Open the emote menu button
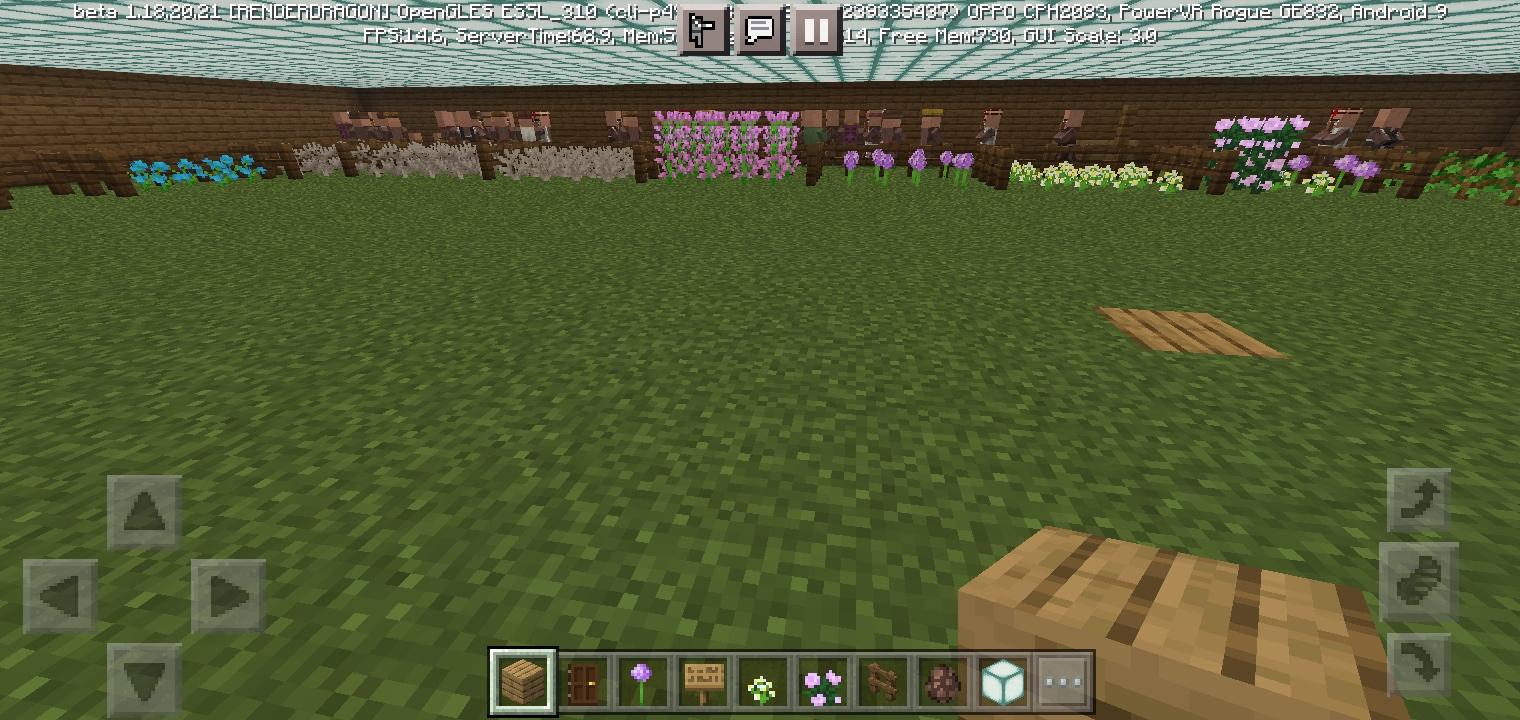This screenshot has width=1520, height=720. 704,31
